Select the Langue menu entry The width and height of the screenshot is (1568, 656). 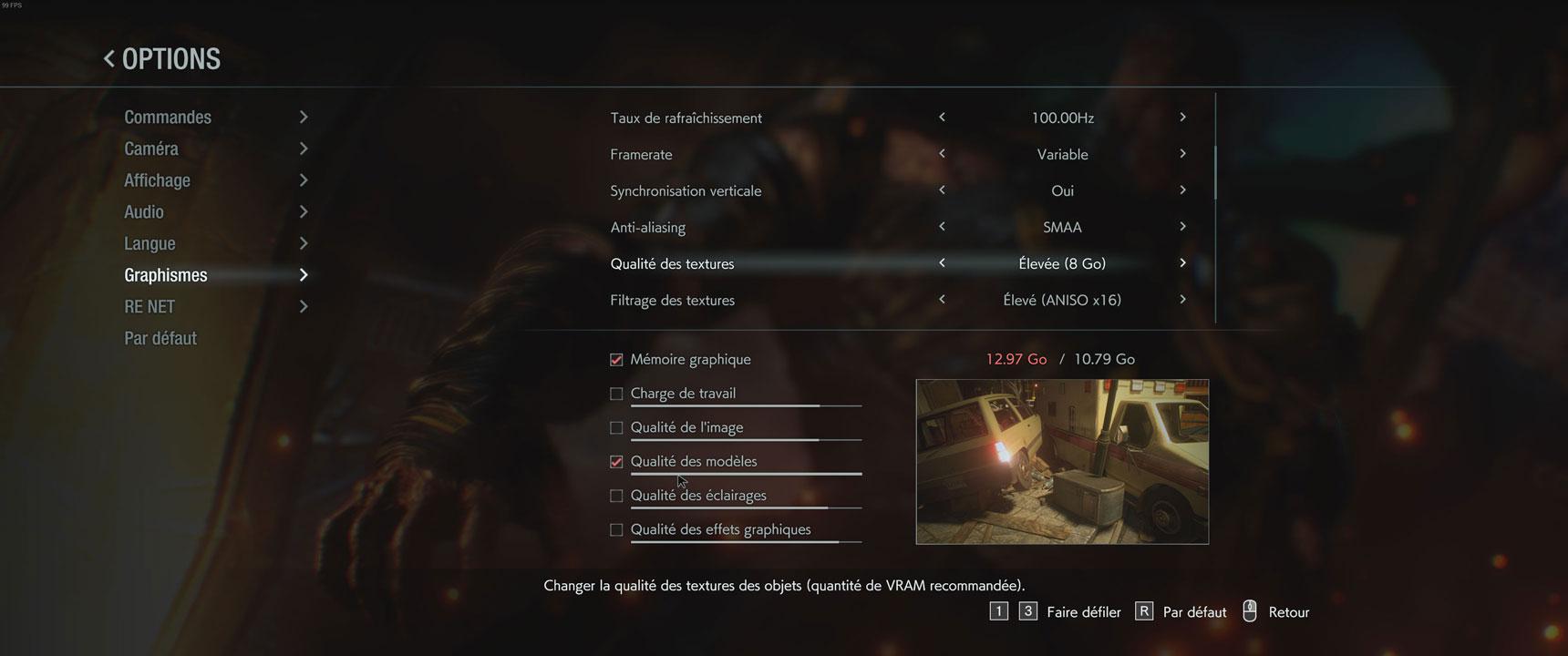pyautogui.click(x=150, y=242)
